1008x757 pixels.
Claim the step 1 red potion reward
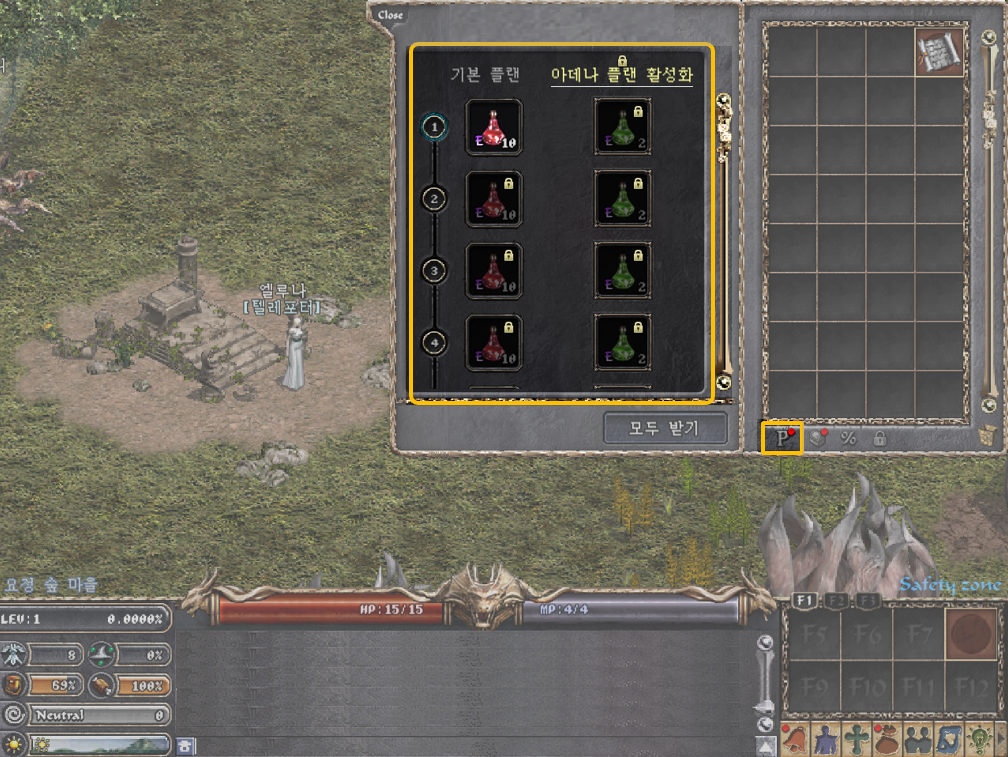click(x=493, y=127)
